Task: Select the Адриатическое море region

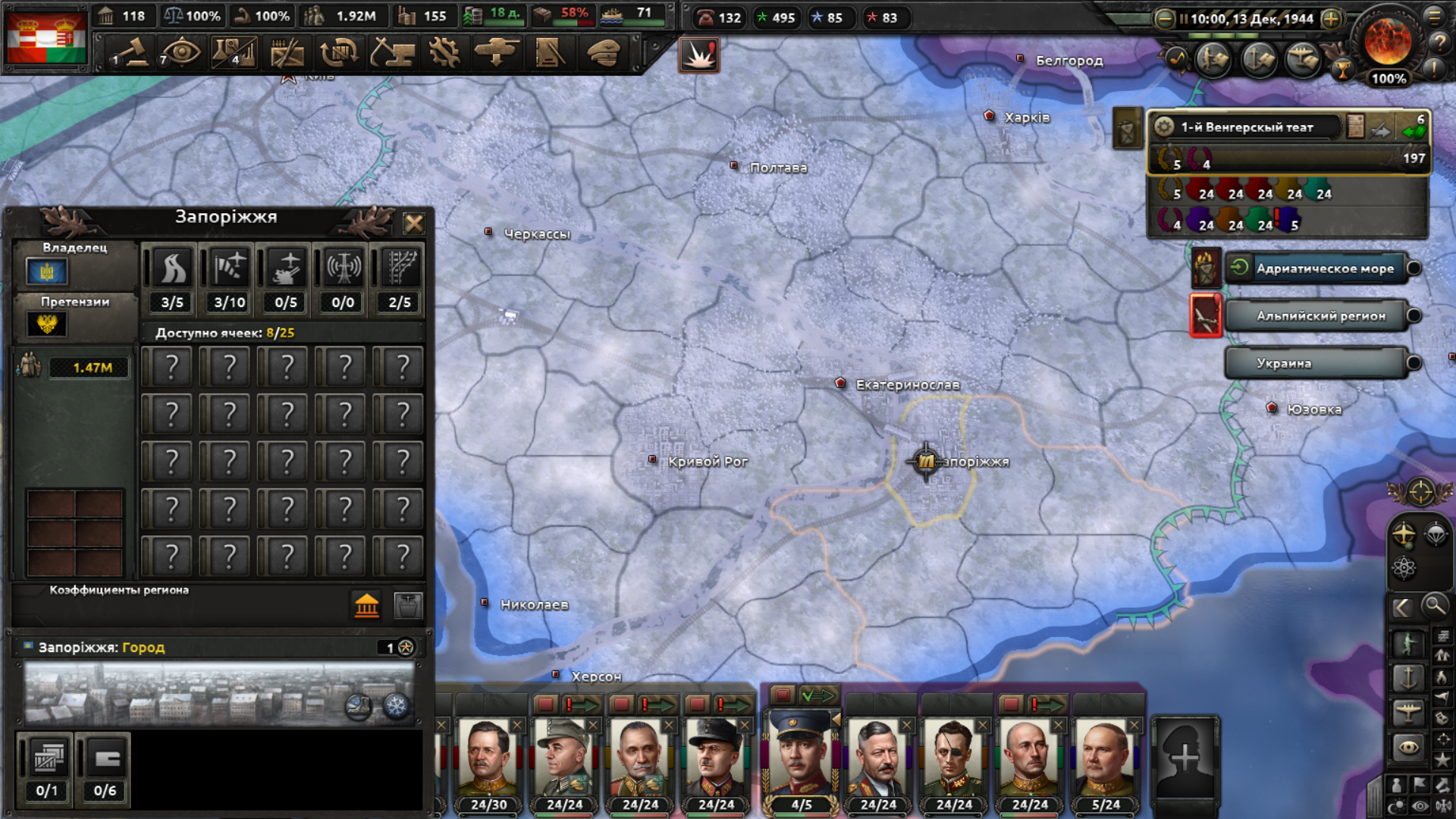Action: point(1323,268)
